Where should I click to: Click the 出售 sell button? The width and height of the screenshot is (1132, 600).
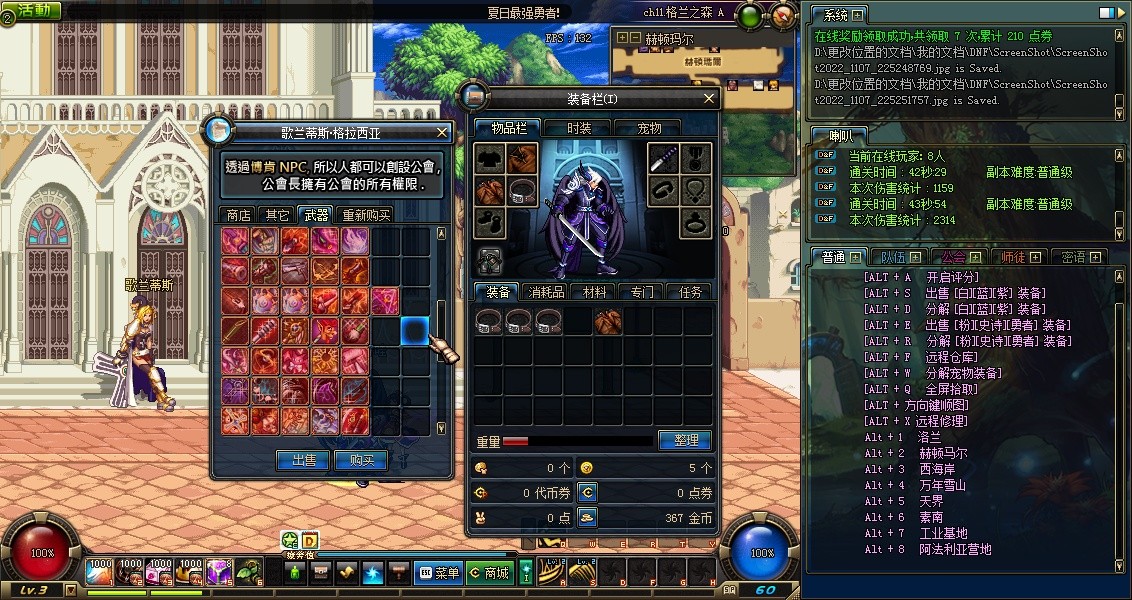coord(303,460)
